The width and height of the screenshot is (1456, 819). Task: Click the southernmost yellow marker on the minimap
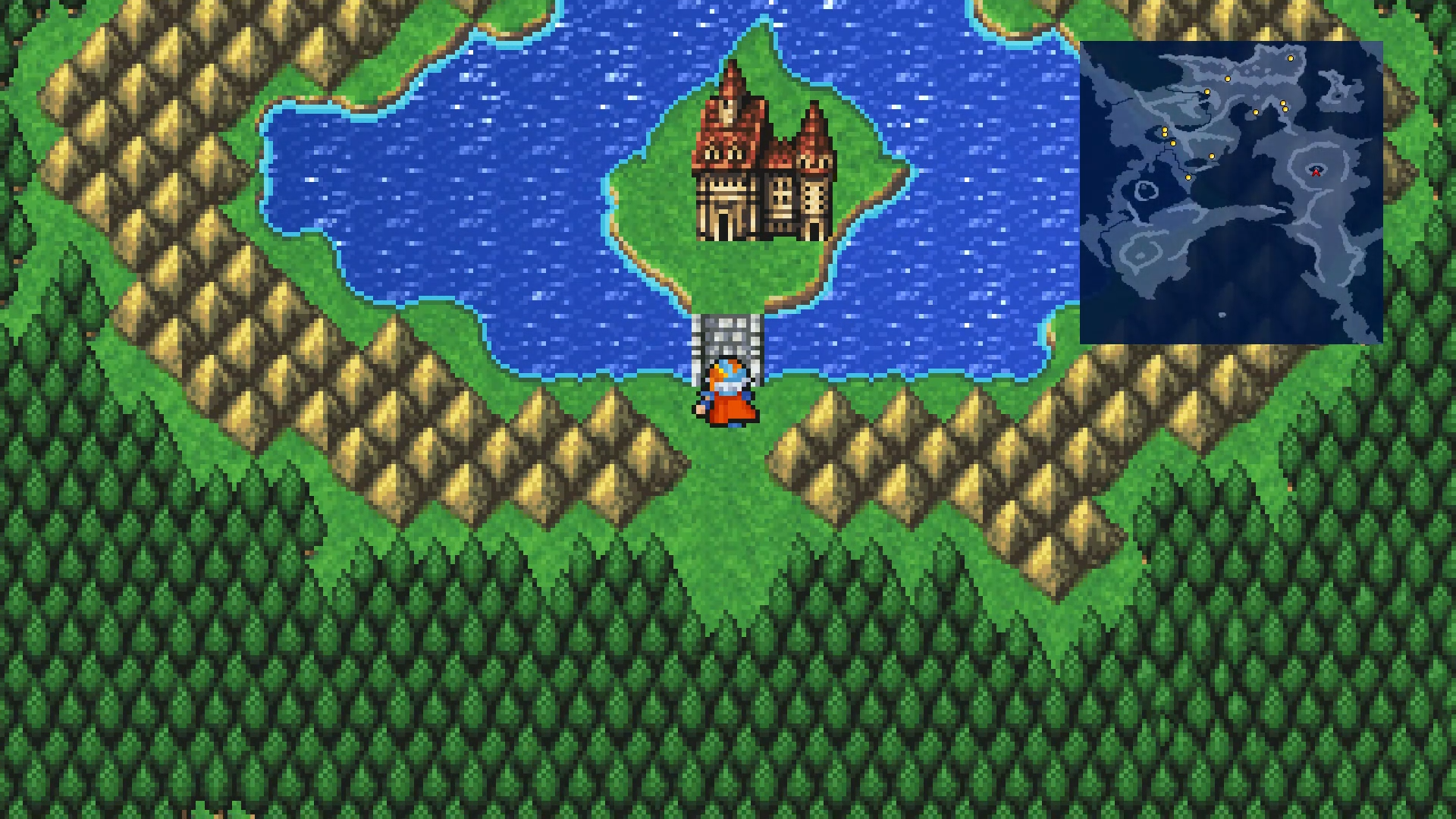coord(1188,177)
